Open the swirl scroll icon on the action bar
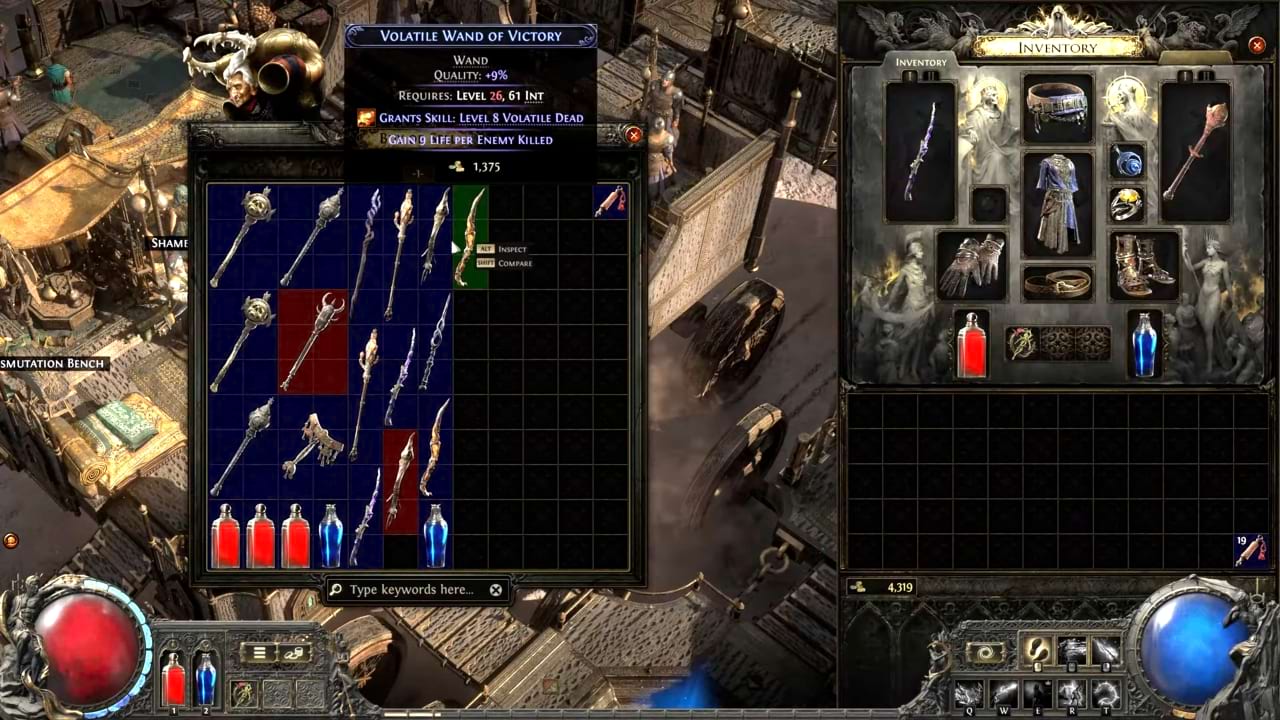Screen dimensions: 1280x720 click(984, 650)
